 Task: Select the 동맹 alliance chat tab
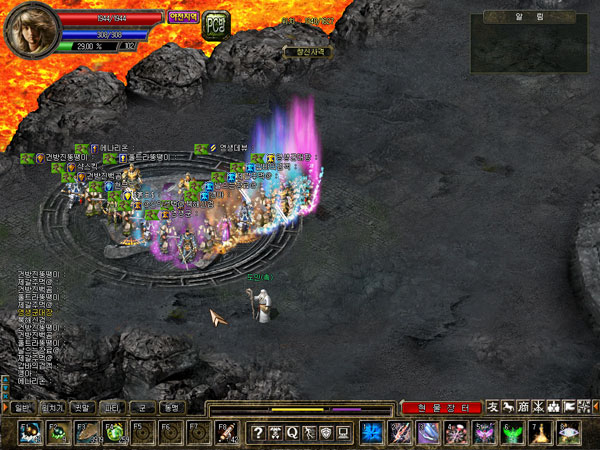pos(172,408)
